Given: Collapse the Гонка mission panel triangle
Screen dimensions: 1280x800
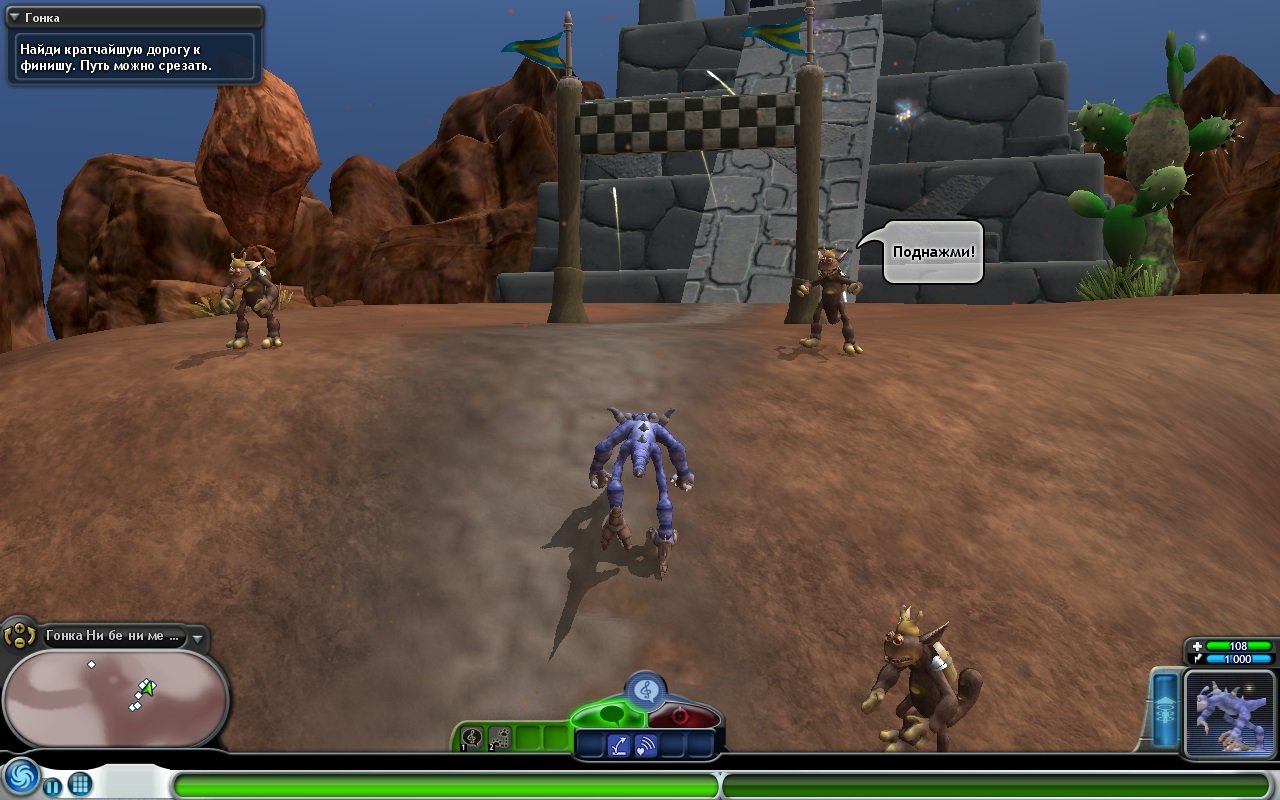Looking at the screenshot, I should 12,17.
